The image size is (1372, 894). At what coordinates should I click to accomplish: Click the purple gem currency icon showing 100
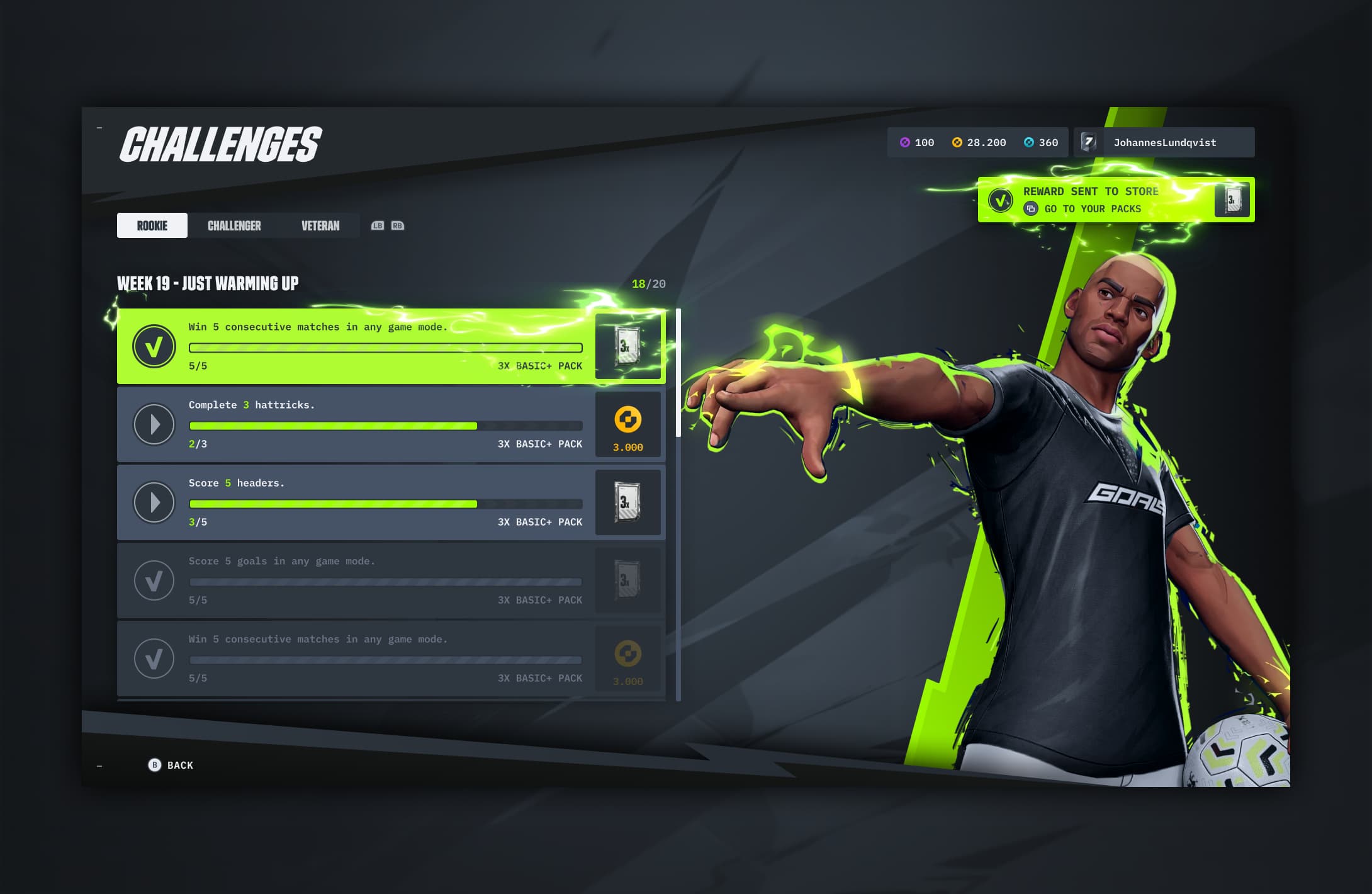(x=905, y=142)
